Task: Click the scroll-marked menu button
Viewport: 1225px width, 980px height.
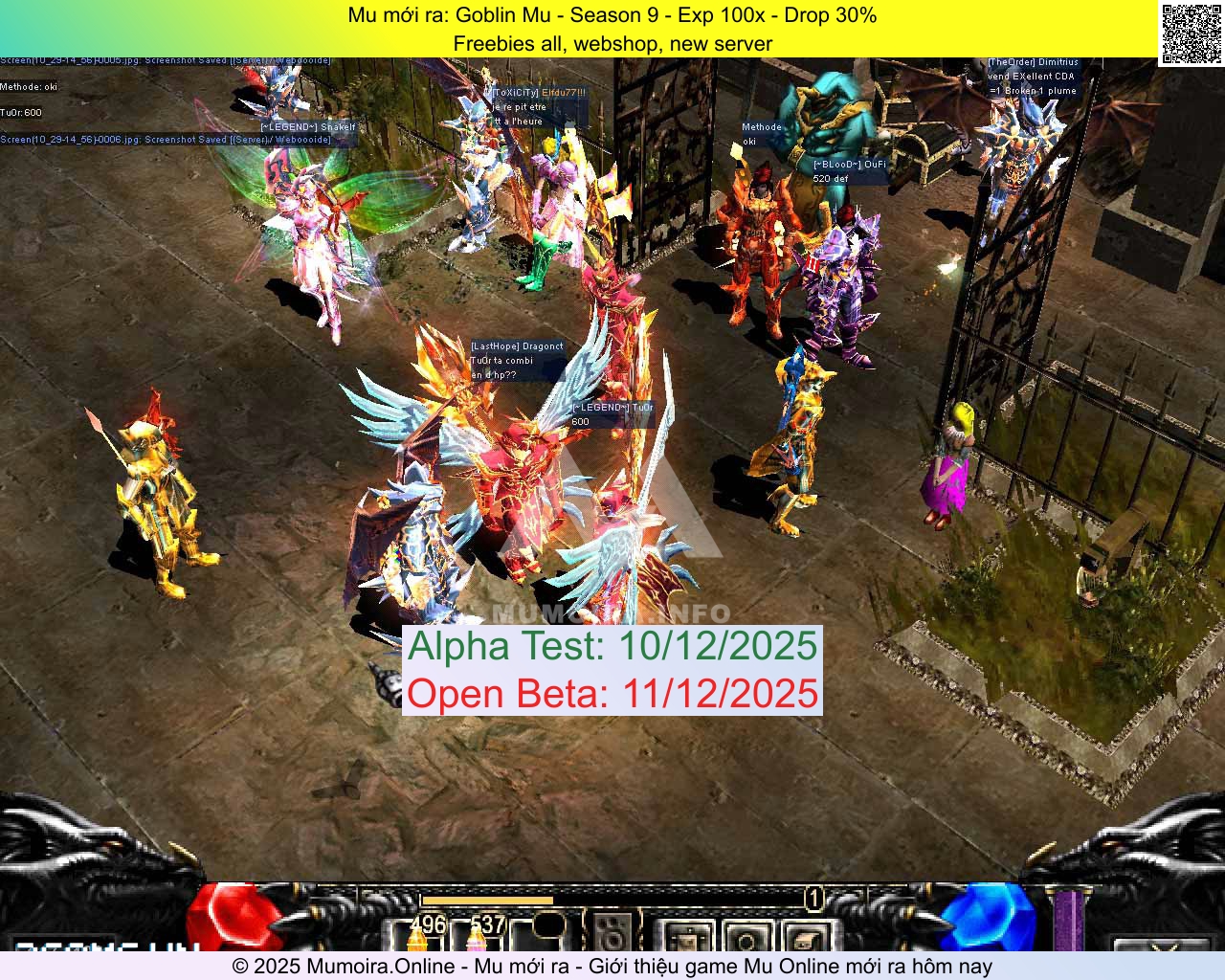Action: coord(809,943)
